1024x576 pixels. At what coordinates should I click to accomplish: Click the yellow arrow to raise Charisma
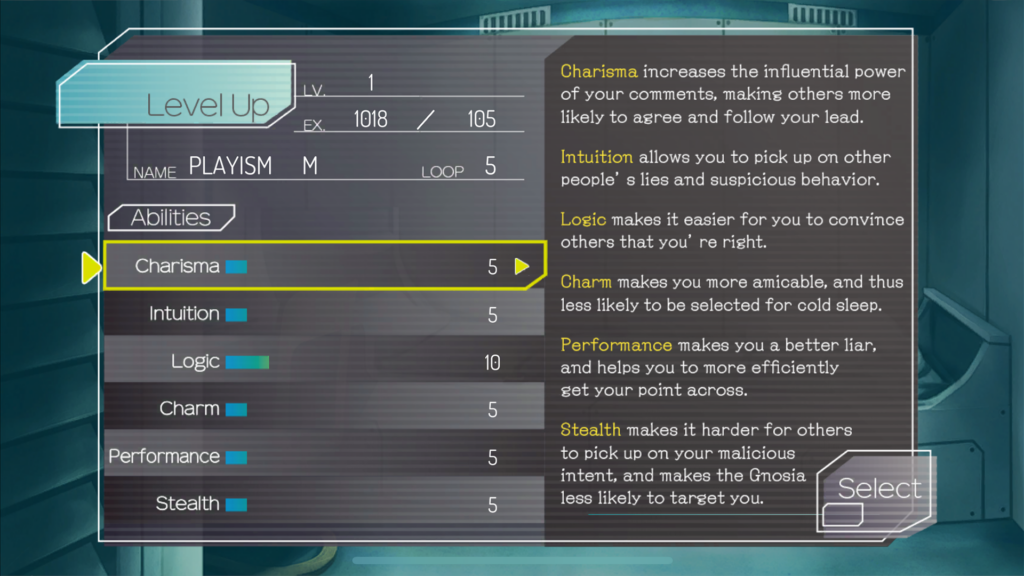[x=522, y=266]
